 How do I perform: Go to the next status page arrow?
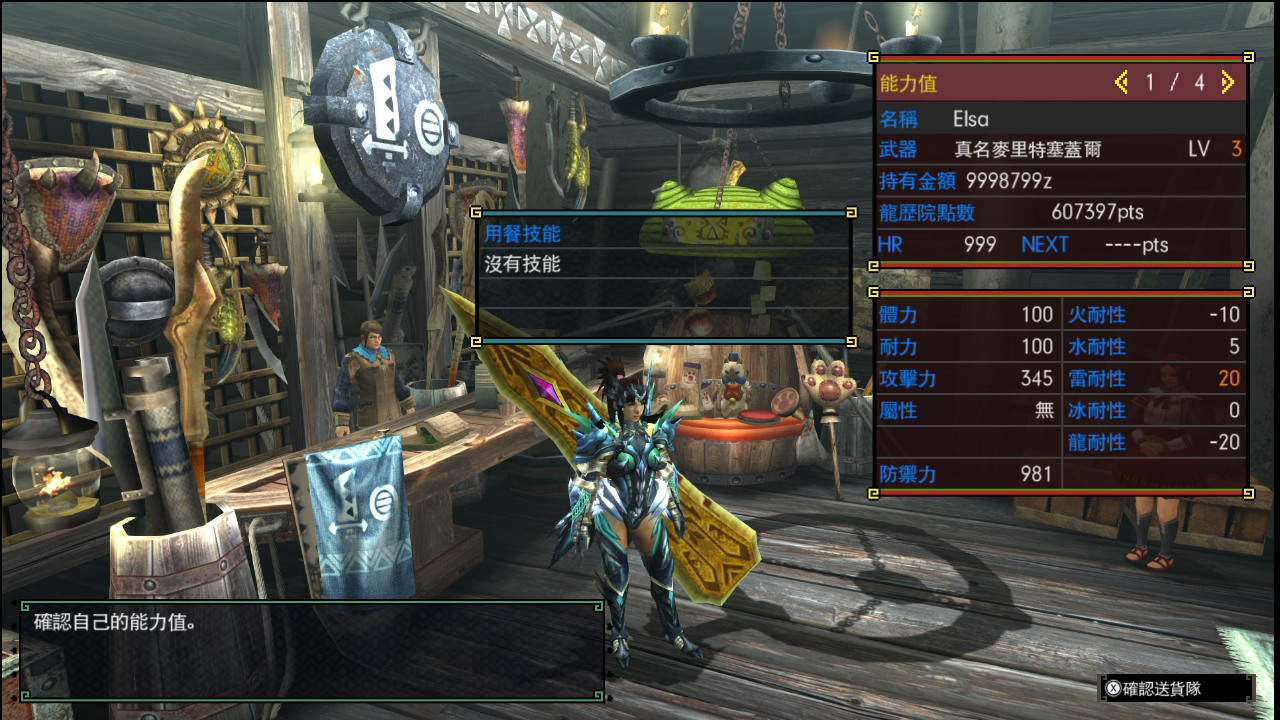(1228, 83)
